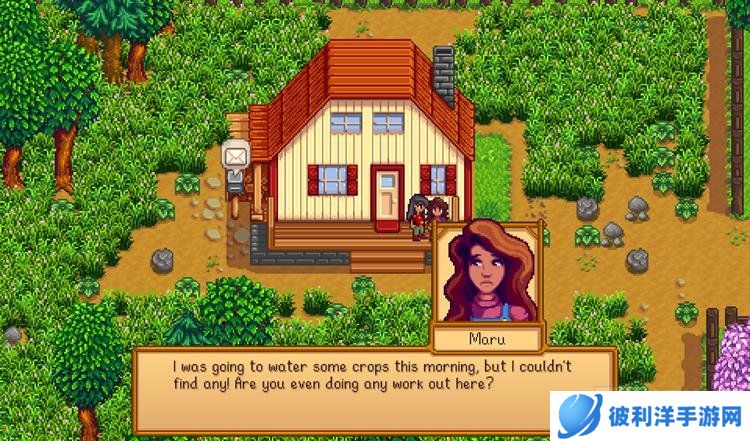
Task: Click Maru's character portrait
Action: (486, 273)
